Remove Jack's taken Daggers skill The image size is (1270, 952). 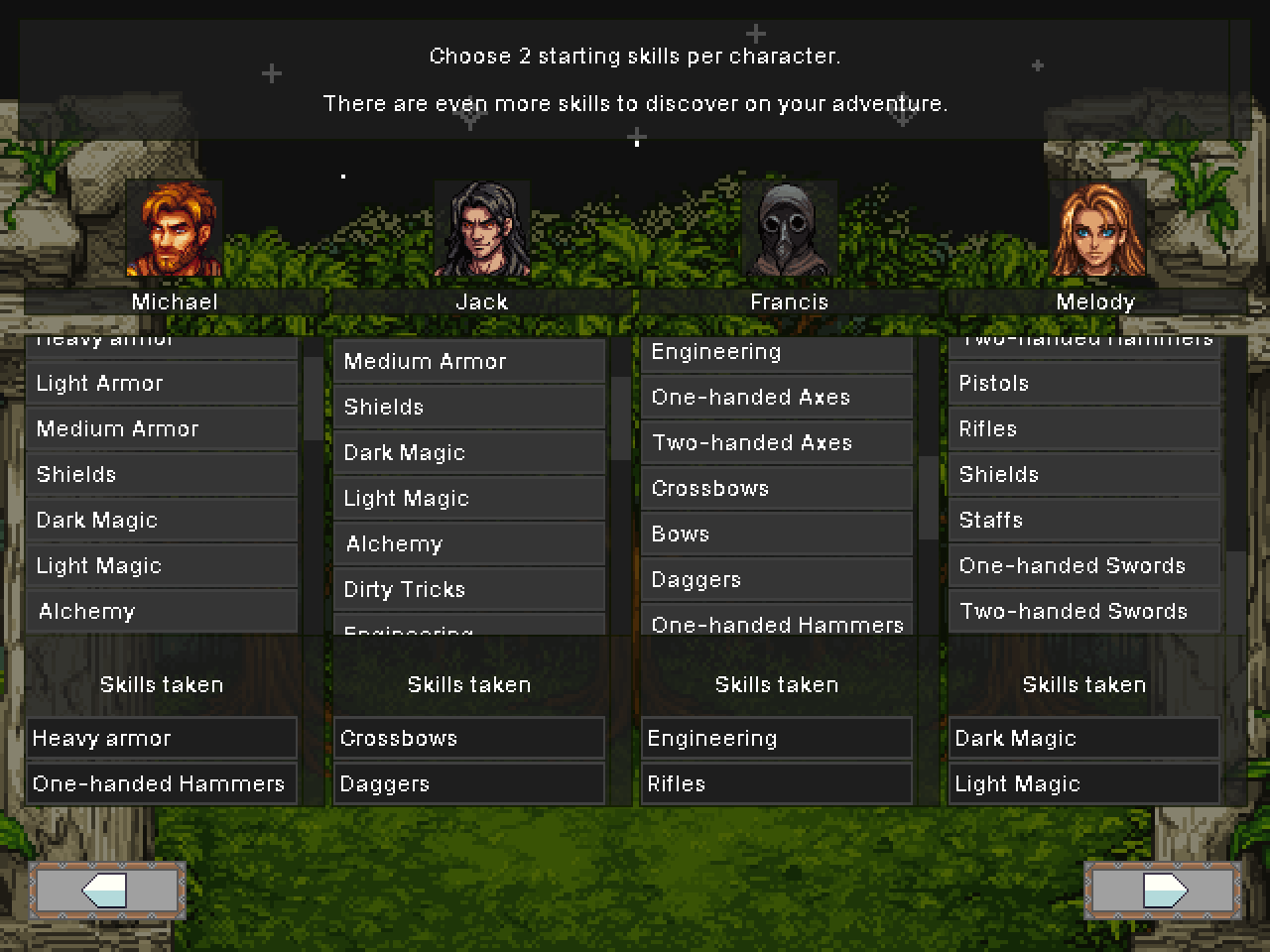pyautogui.click(x=469, y=784)
